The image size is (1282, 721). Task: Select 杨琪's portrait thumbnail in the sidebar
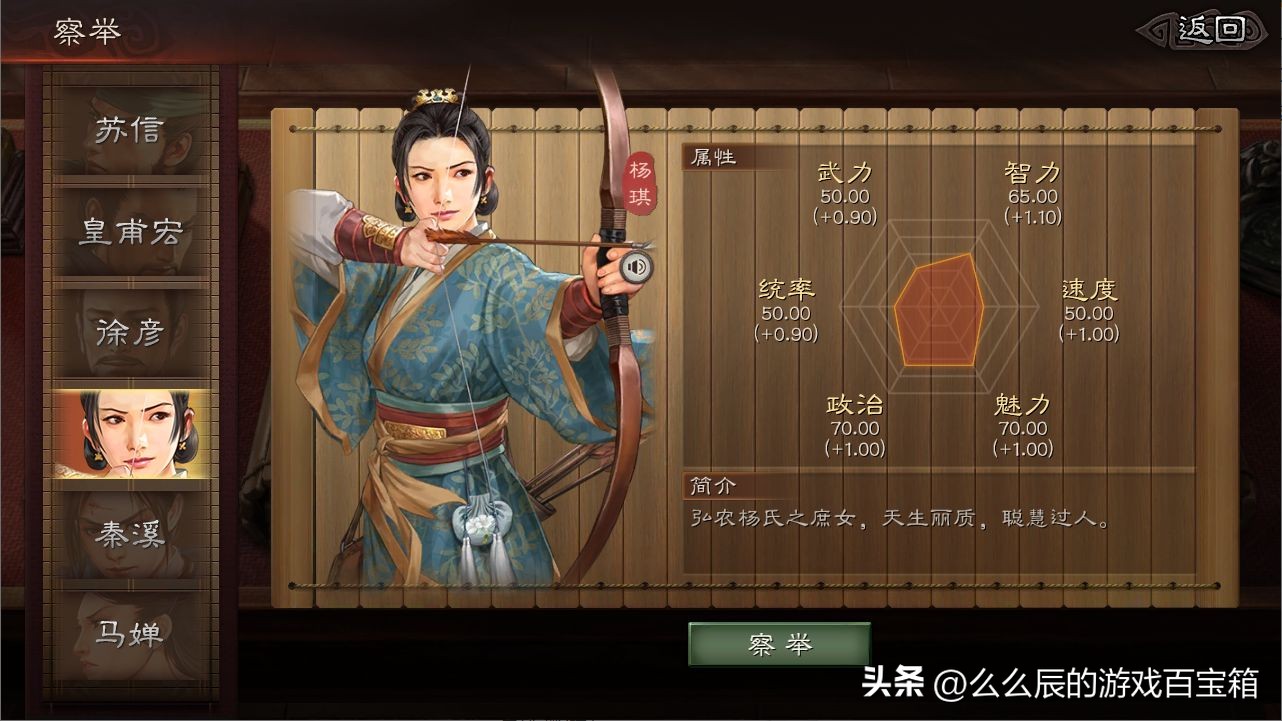(x=131, y=432)
